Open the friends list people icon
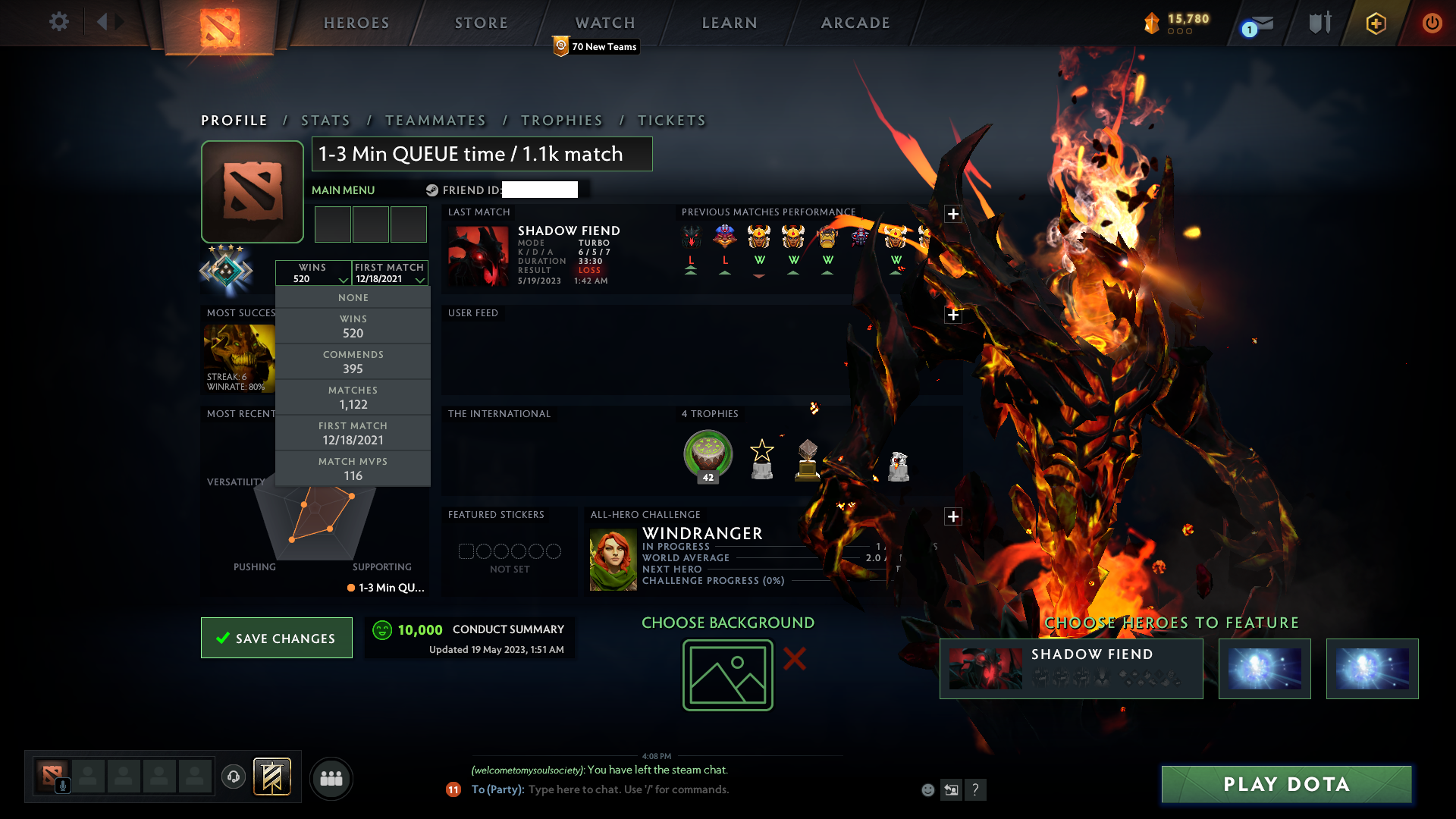 [331, 778]
